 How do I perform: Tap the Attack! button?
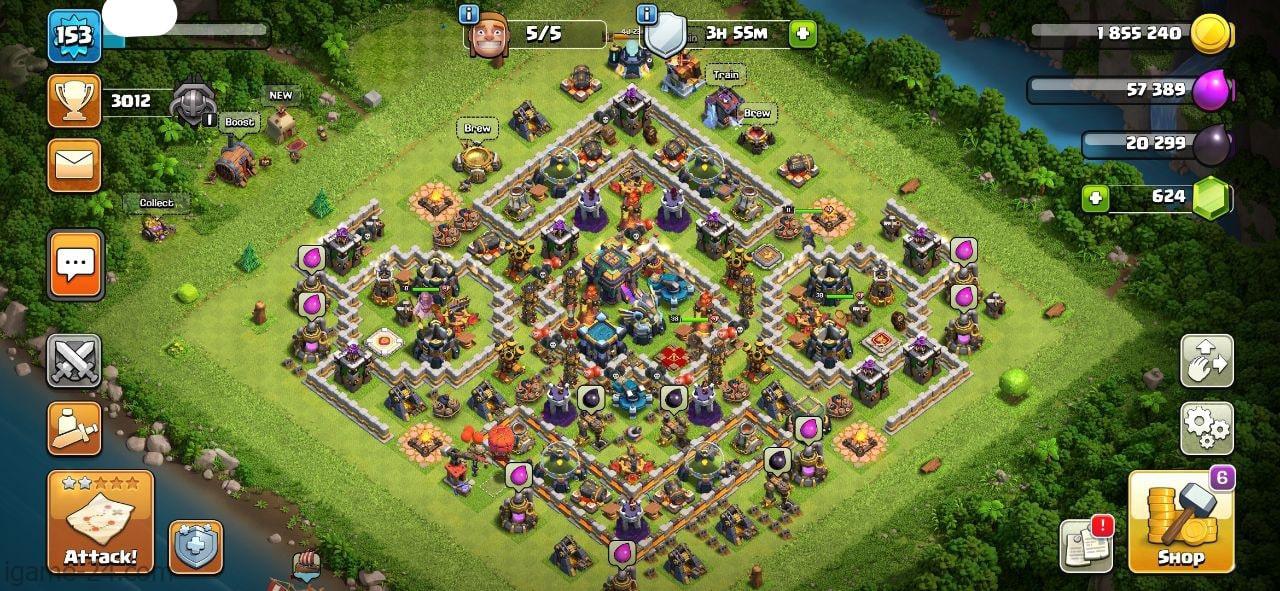coord(100,522)
